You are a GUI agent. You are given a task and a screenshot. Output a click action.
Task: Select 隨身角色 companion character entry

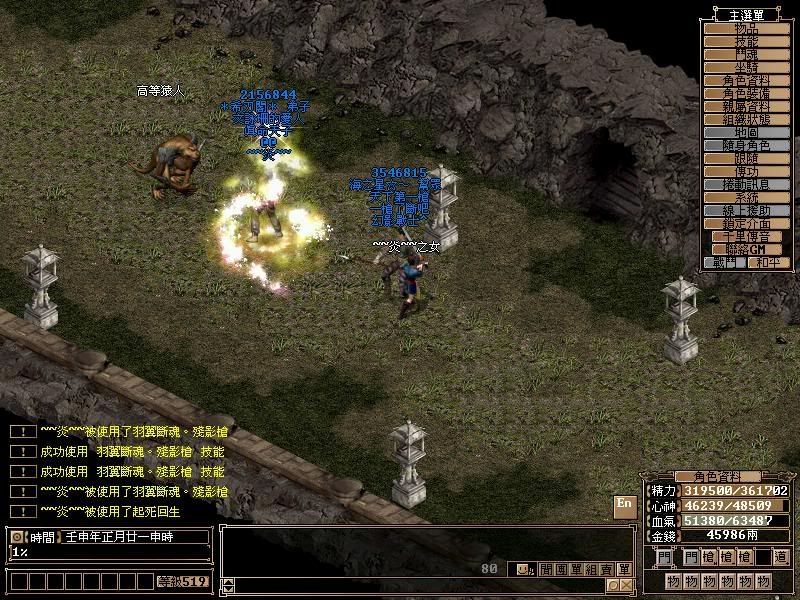click(x=747, y=145)
